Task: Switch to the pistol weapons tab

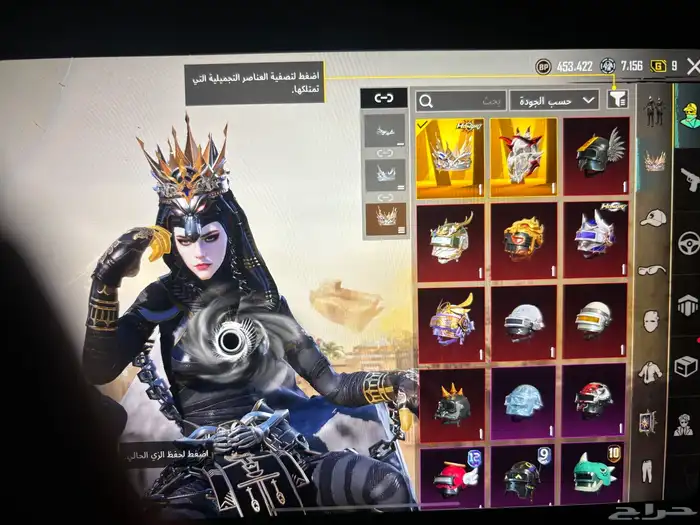Action: tap(688, 180)
